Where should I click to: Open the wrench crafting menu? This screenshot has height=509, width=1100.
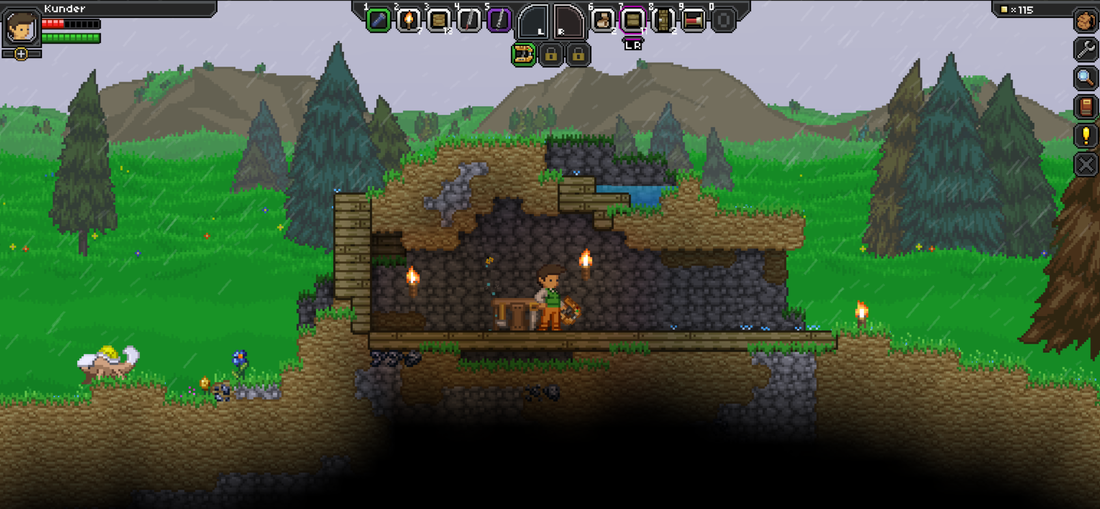[x=1086, y=49]
